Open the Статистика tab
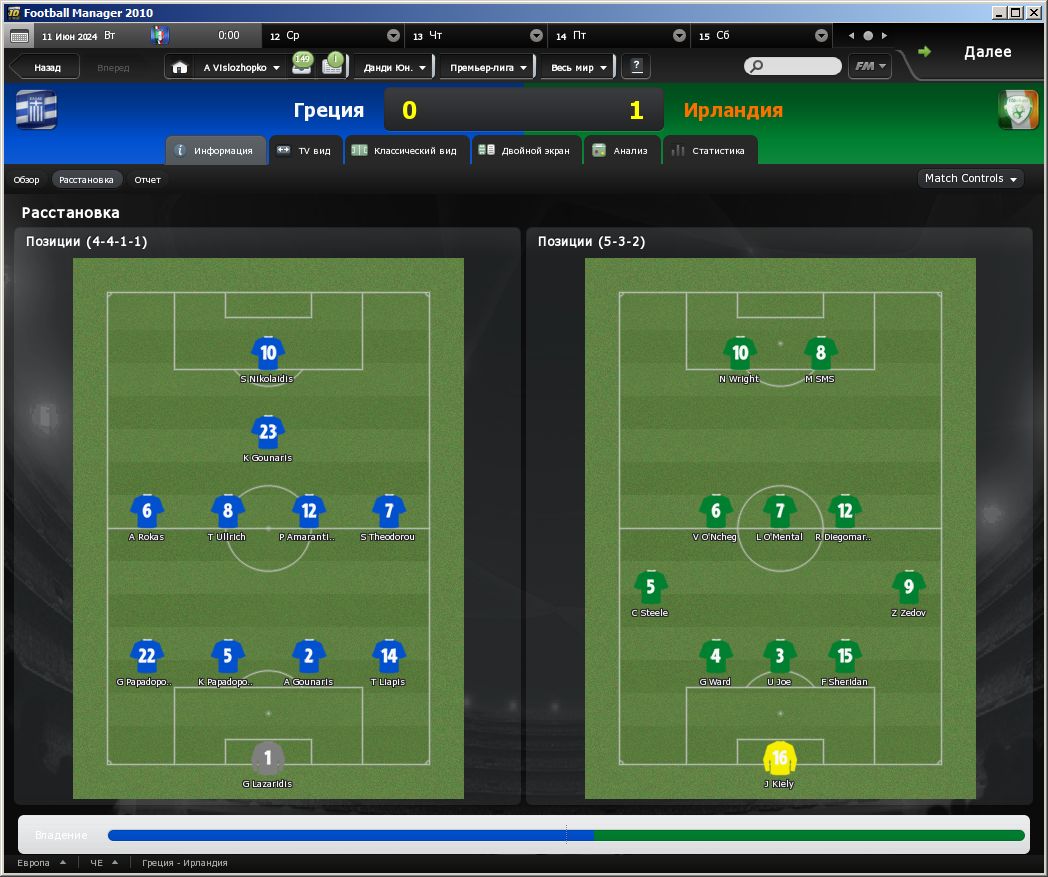The height and width of the screenshot is (877, 1048). [x=709, y=151]
